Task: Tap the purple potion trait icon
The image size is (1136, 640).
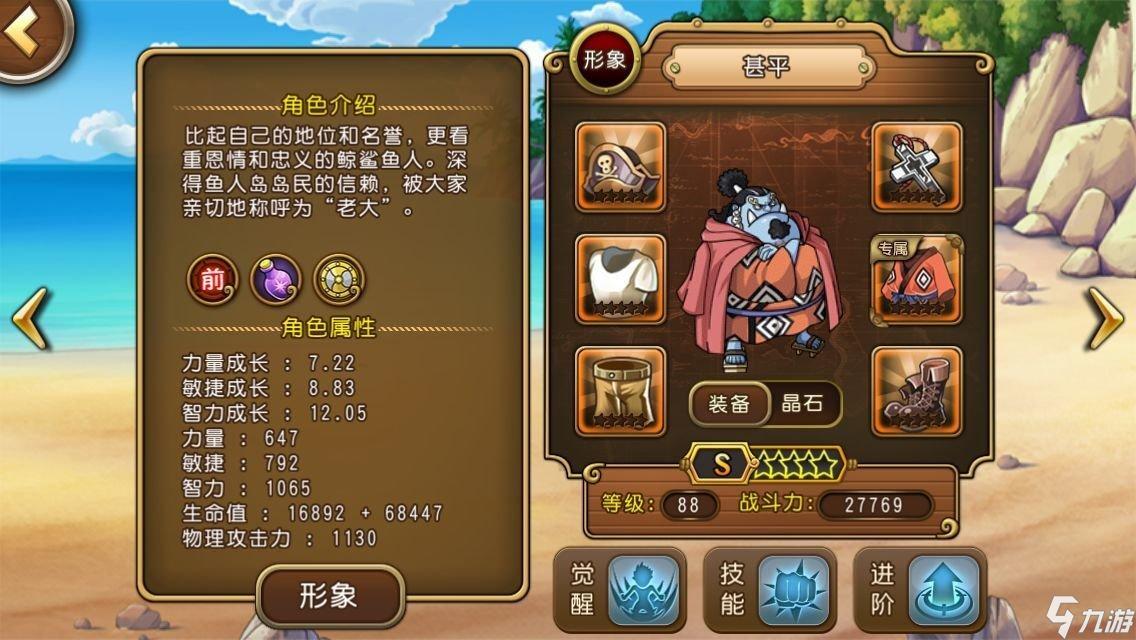Action: point(276,279)
